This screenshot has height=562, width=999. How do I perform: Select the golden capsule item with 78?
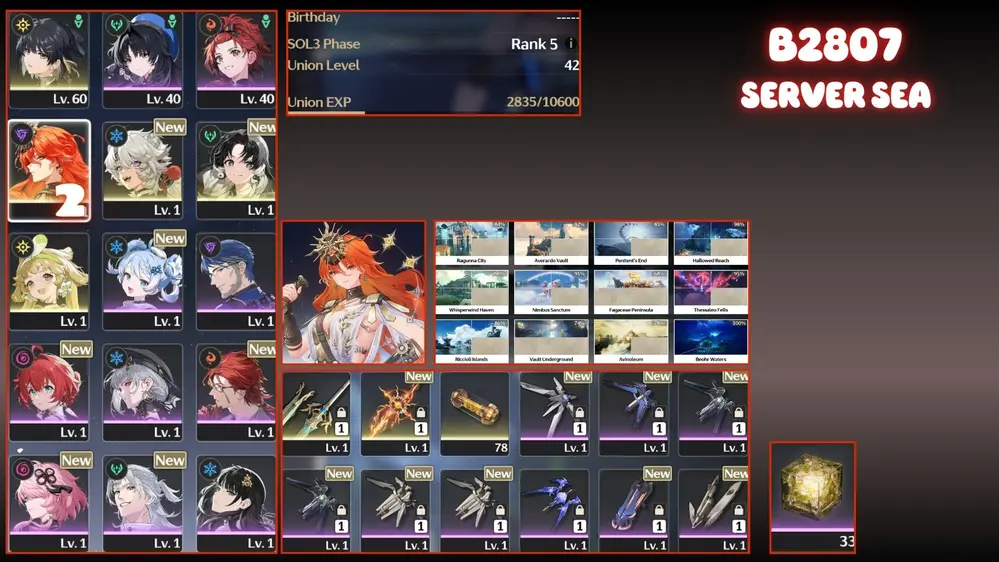[x=475, y=413]
